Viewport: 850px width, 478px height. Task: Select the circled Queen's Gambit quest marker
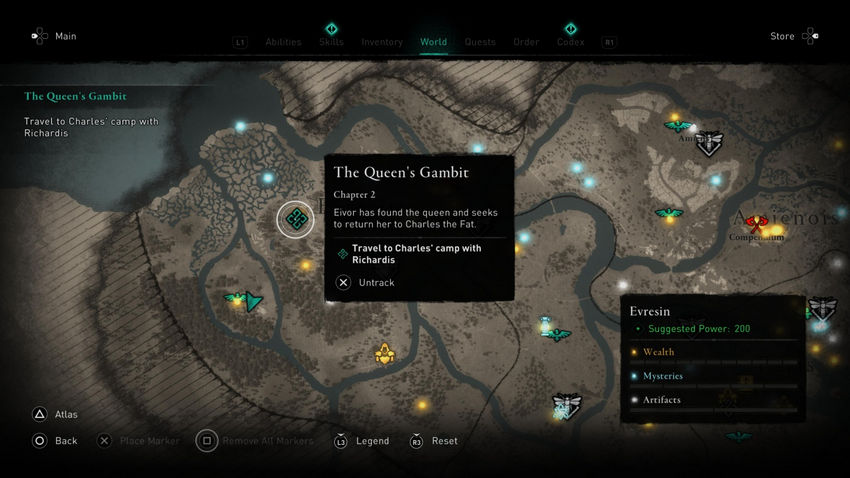coord(295,219)
